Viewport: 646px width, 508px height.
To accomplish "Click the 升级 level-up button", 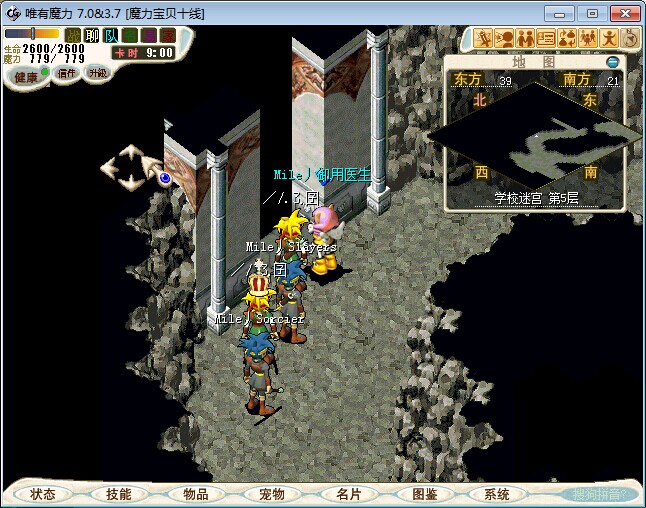I will point(98,73).
